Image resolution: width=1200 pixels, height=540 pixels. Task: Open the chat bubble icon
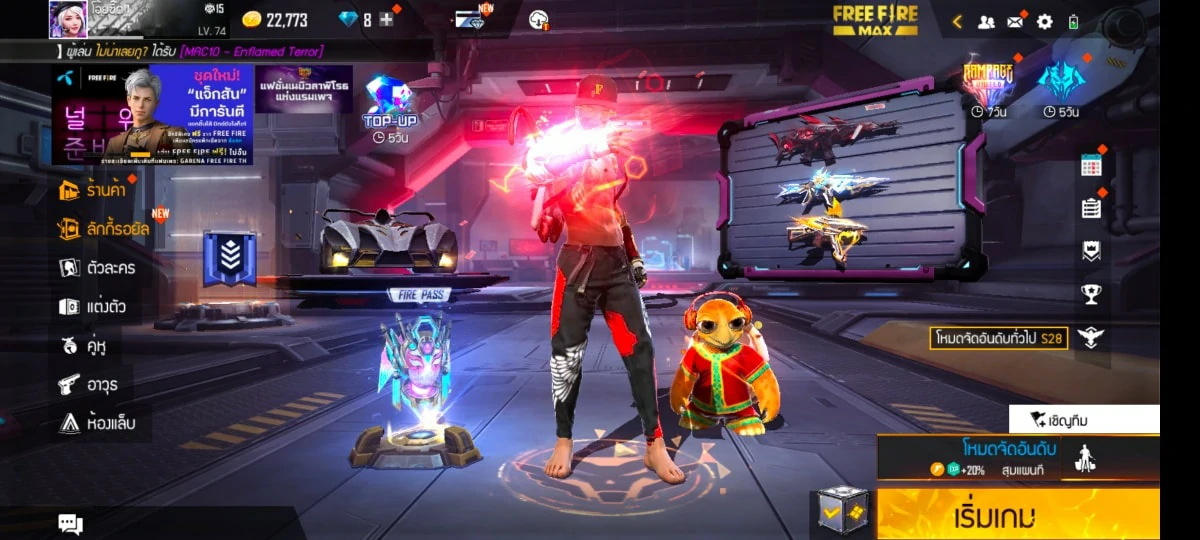point(70,523)
